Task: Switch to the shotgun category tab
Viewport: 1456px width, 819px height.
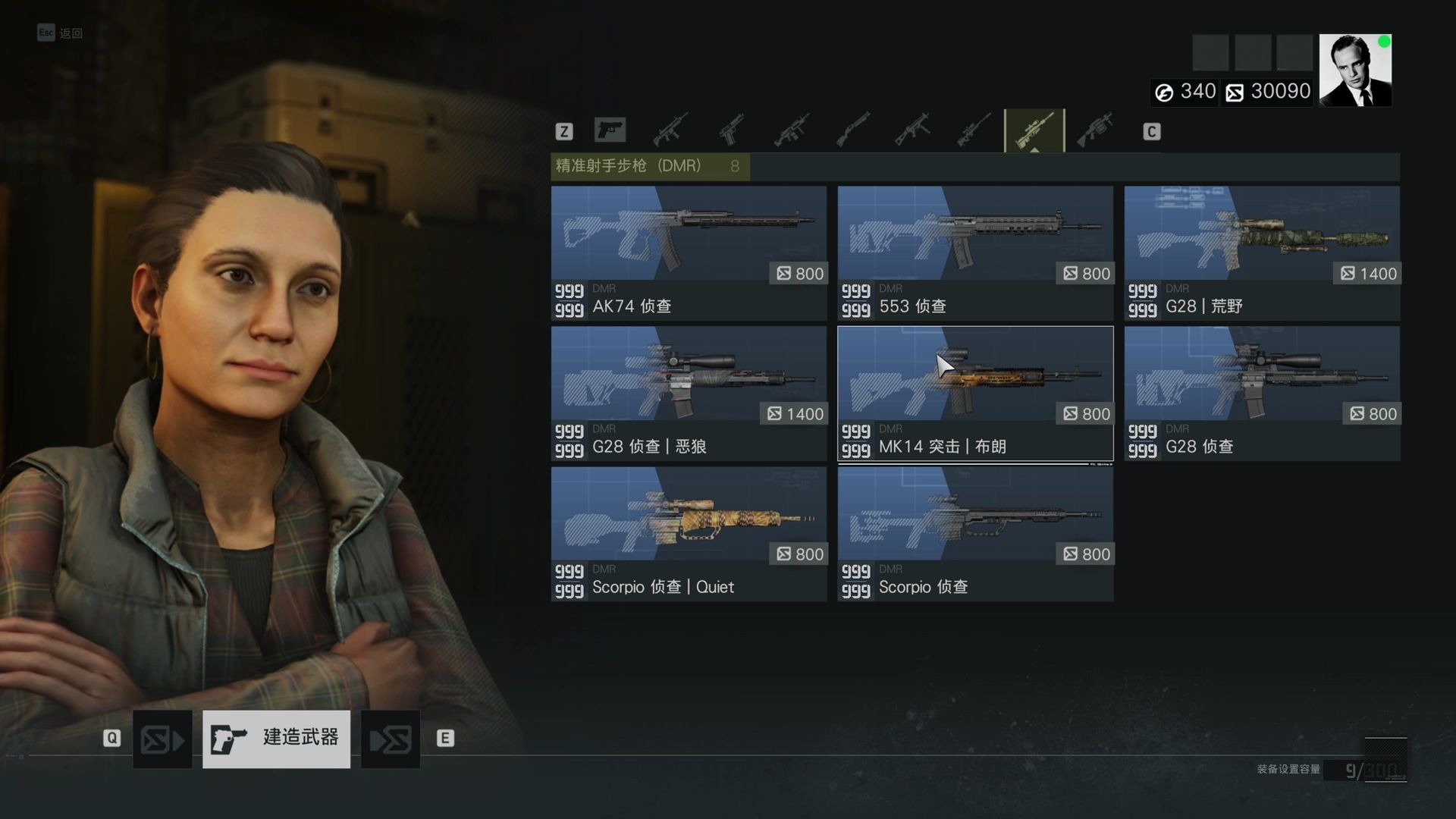Action: [852, 130]
